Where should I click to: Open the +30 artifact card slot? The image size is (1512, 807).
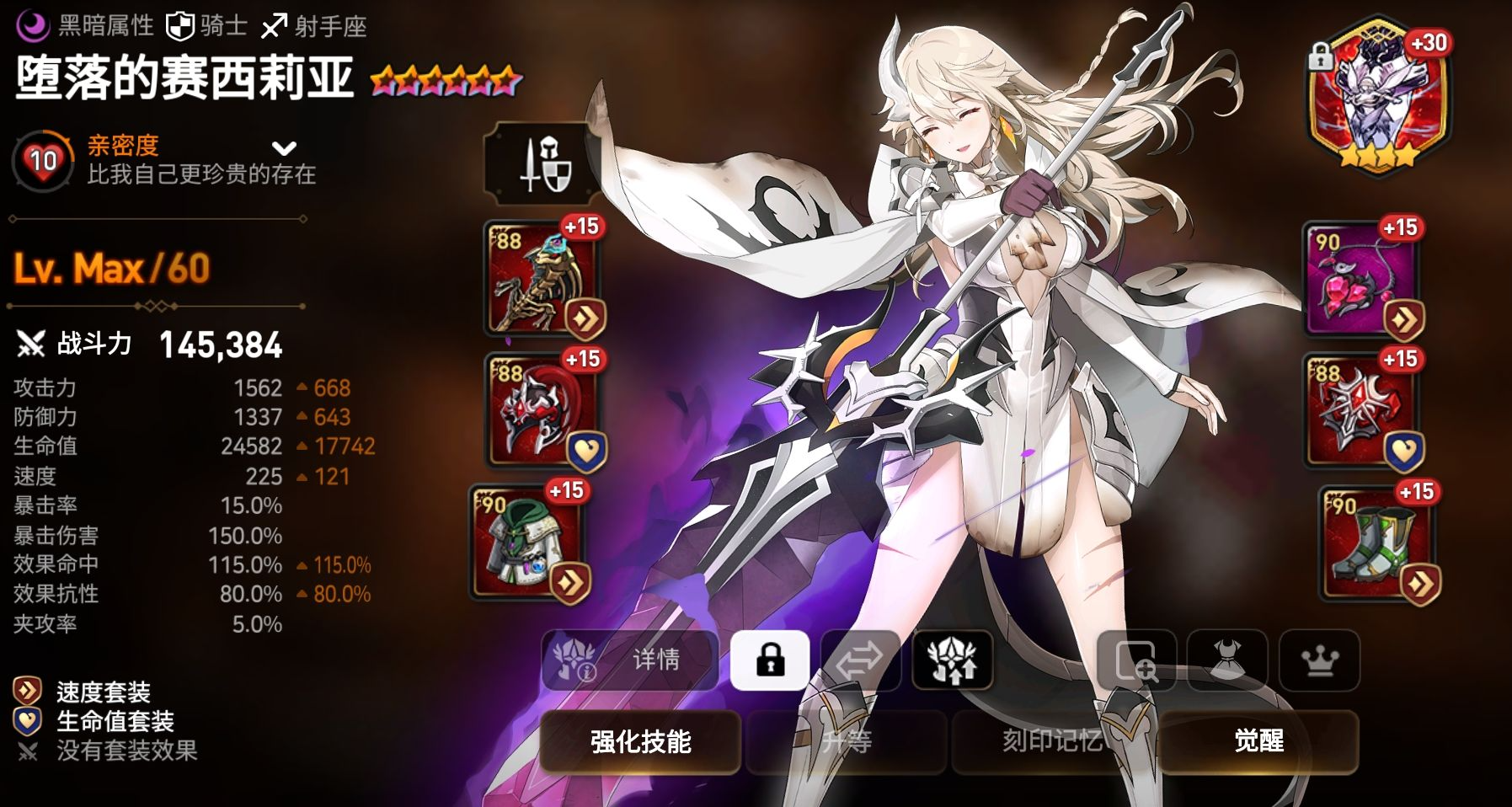1377,97
